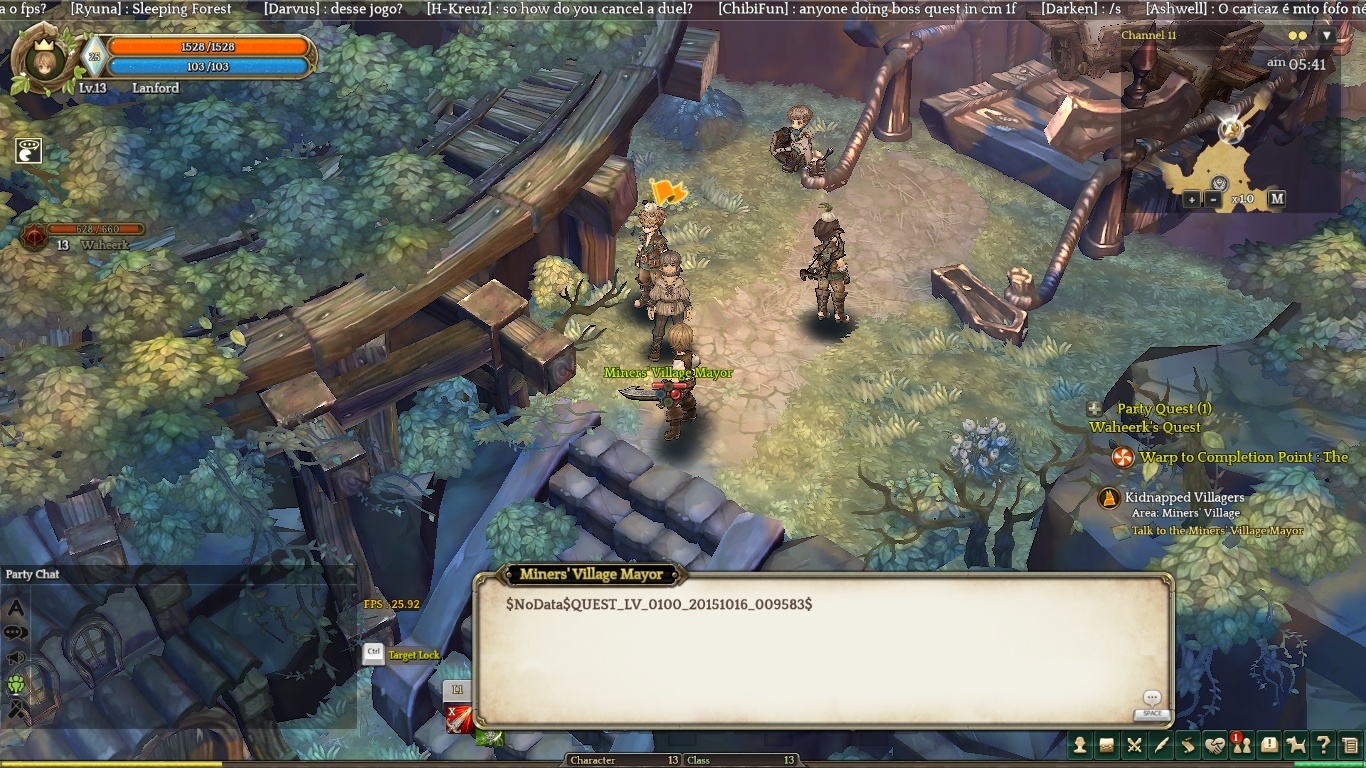Click the player portrait in top-left frame
Viewport: 1366px width, 768px height.
[x=42, y=60]
